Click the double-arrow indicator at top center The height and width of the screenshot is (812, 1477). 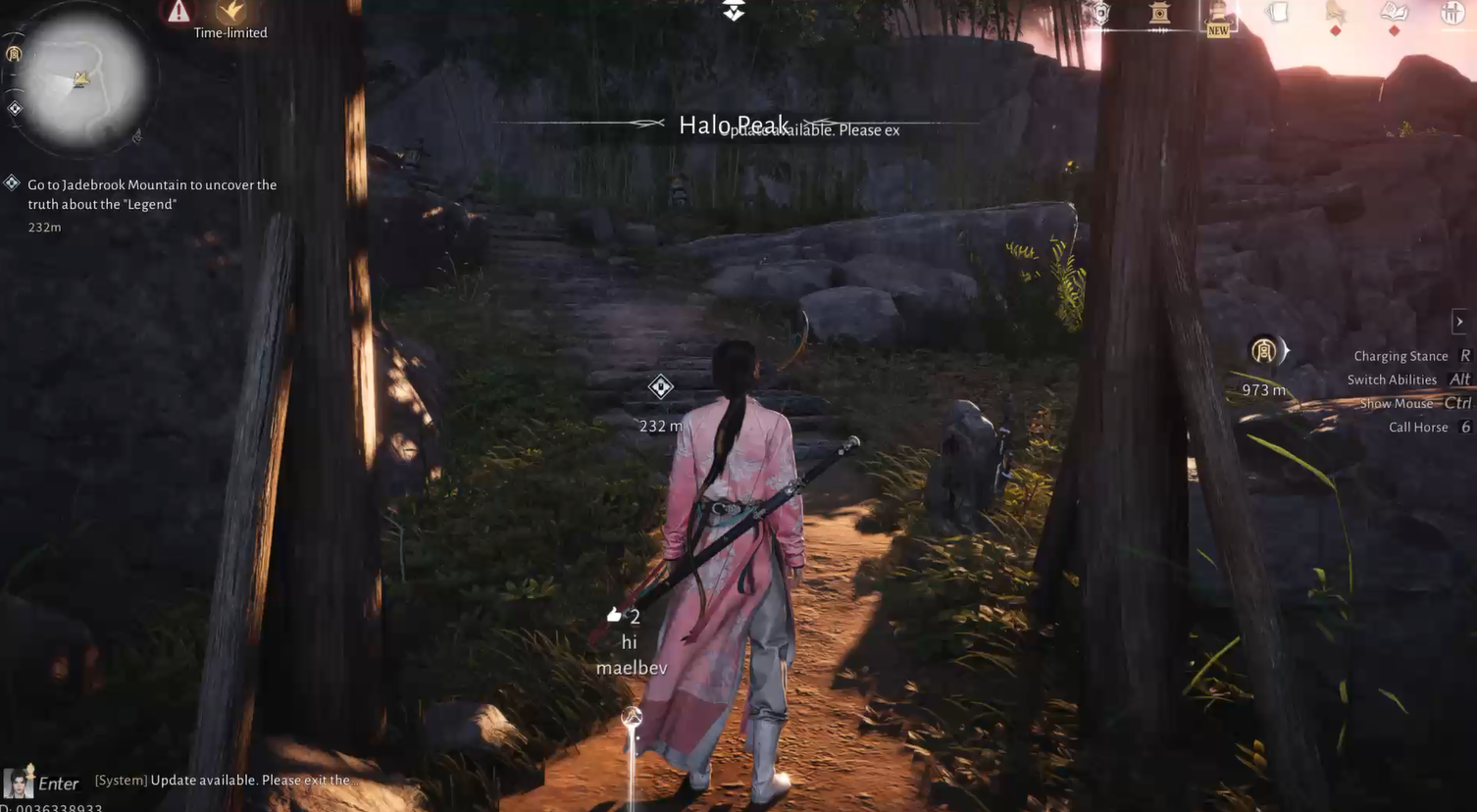(732, 9)
